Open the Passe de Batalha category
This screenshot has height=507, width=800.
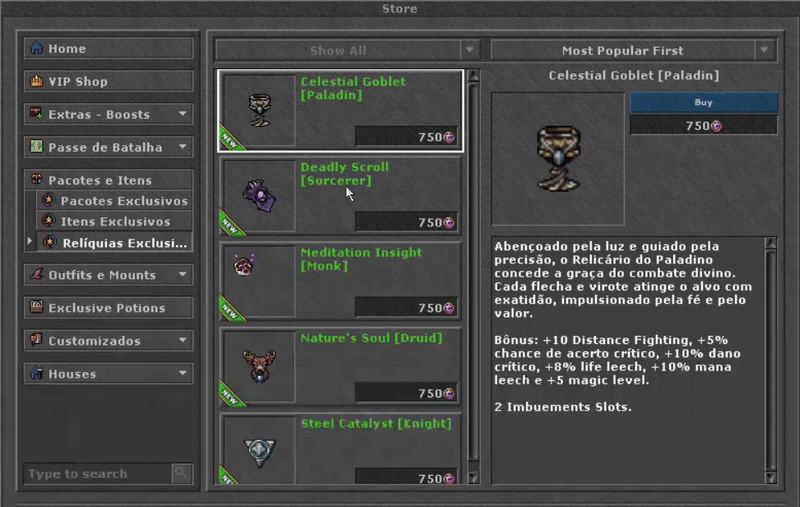[108, 147]
